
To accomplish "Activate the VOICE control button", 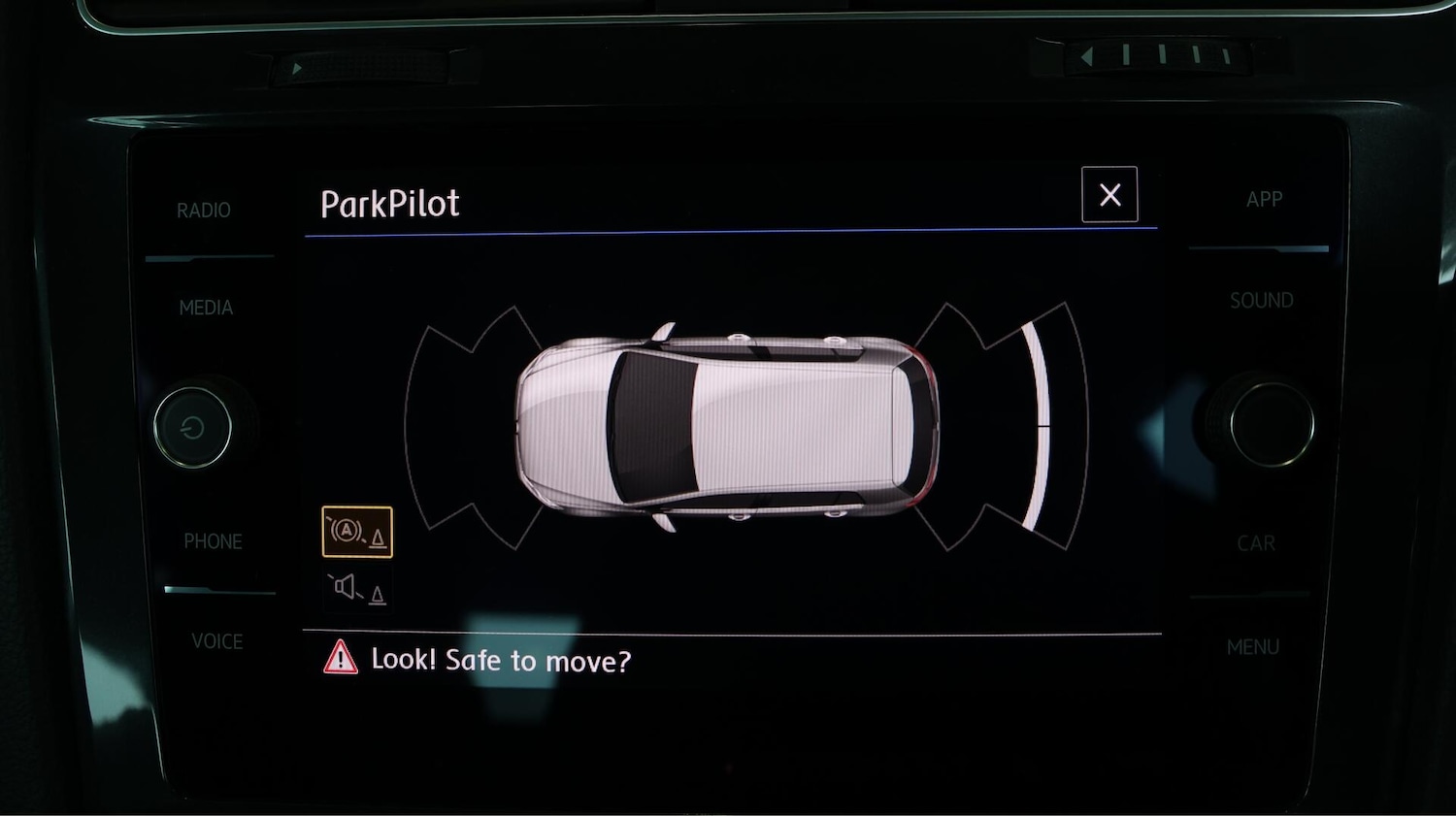I will point(216,641).
